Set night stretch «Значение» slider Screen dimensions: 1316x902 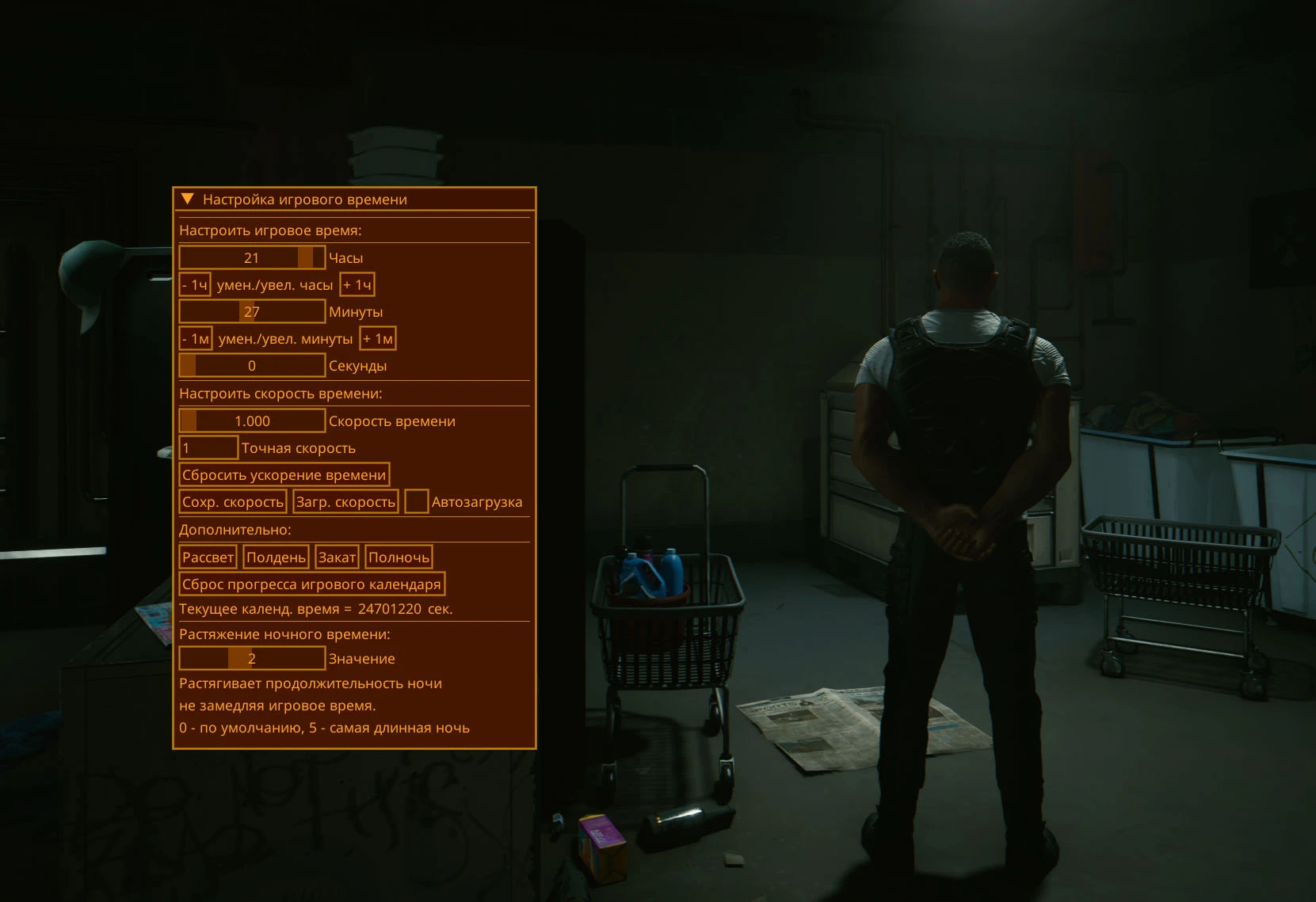tap(251, 658)
